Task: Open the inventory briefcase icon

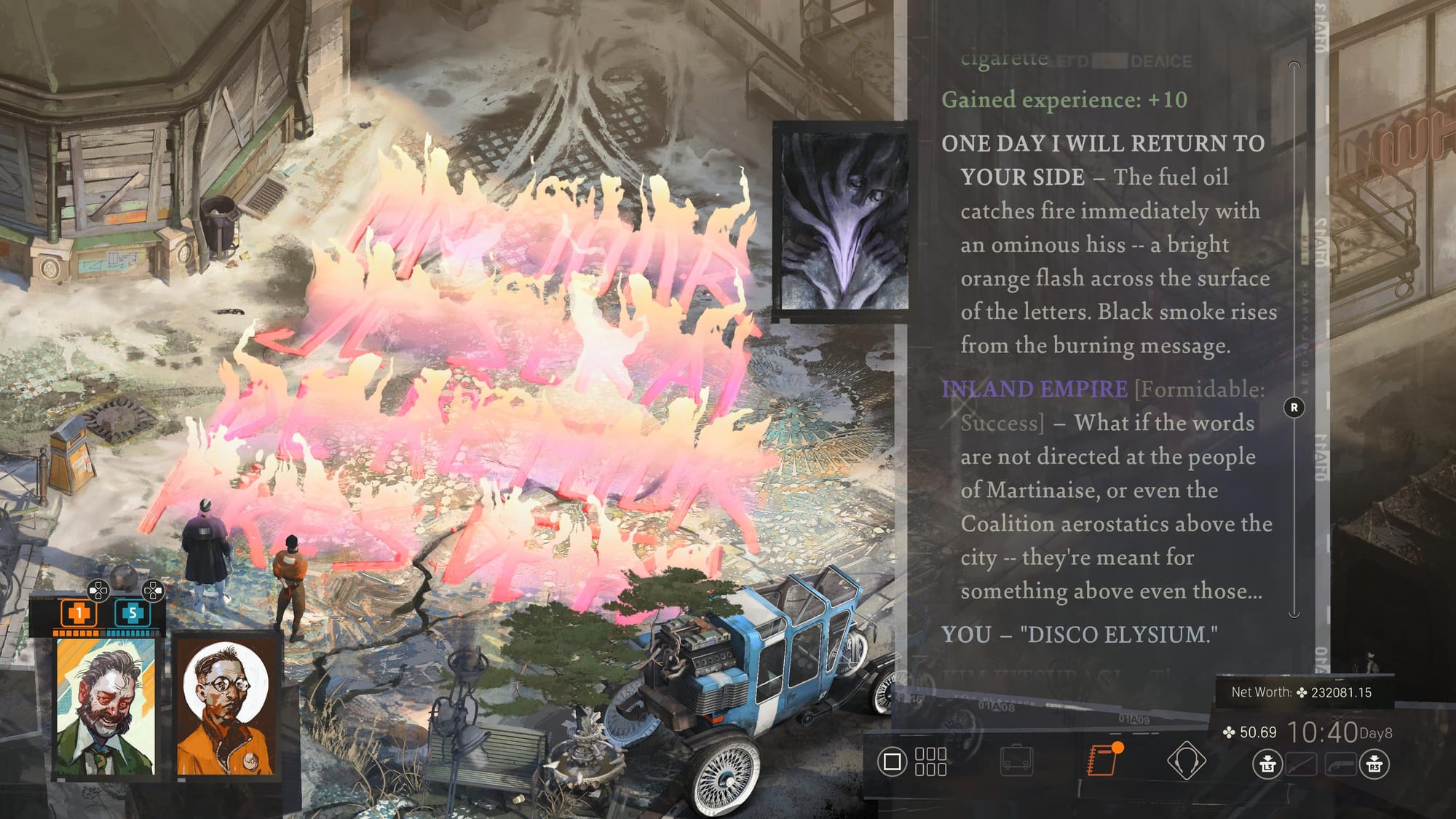Action: [x=1016, y=761]
